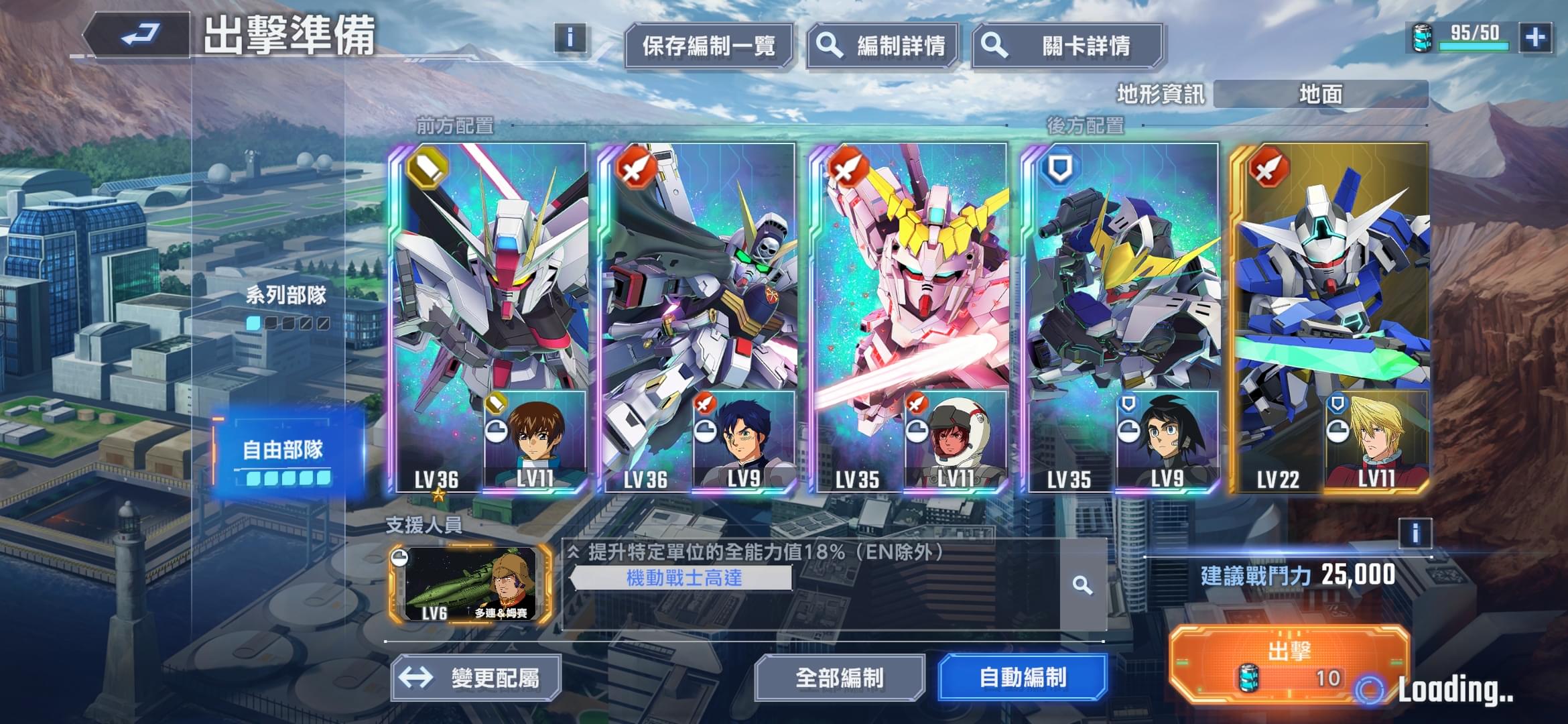Add energy with the plus button

click(x=1535, y=38)
